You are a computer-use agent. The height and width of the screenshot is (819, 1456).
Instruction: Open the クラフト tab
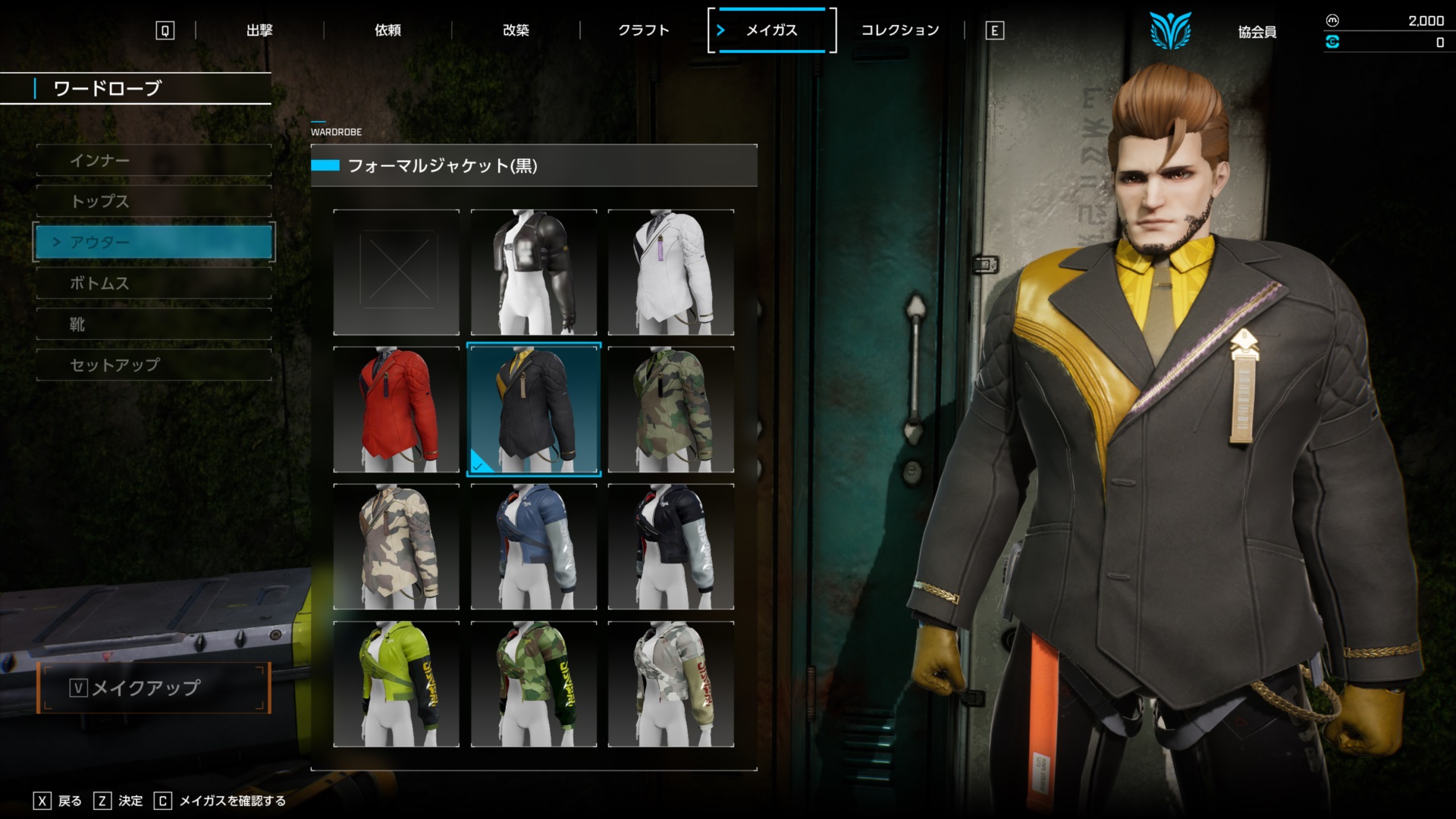pos(644,30)
